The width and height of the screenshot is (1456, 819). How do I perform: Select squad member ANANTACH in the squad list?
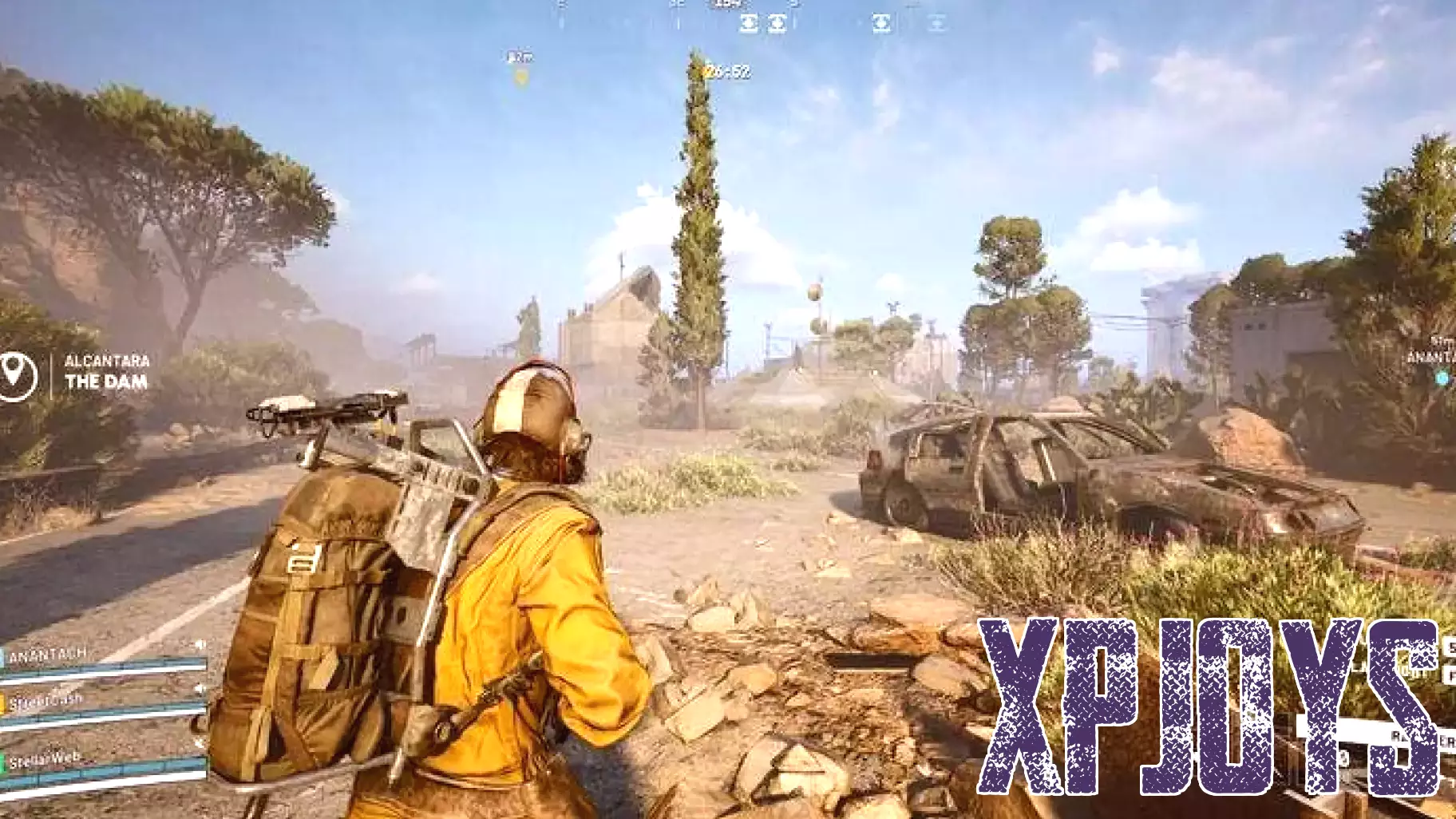(48, 655)
